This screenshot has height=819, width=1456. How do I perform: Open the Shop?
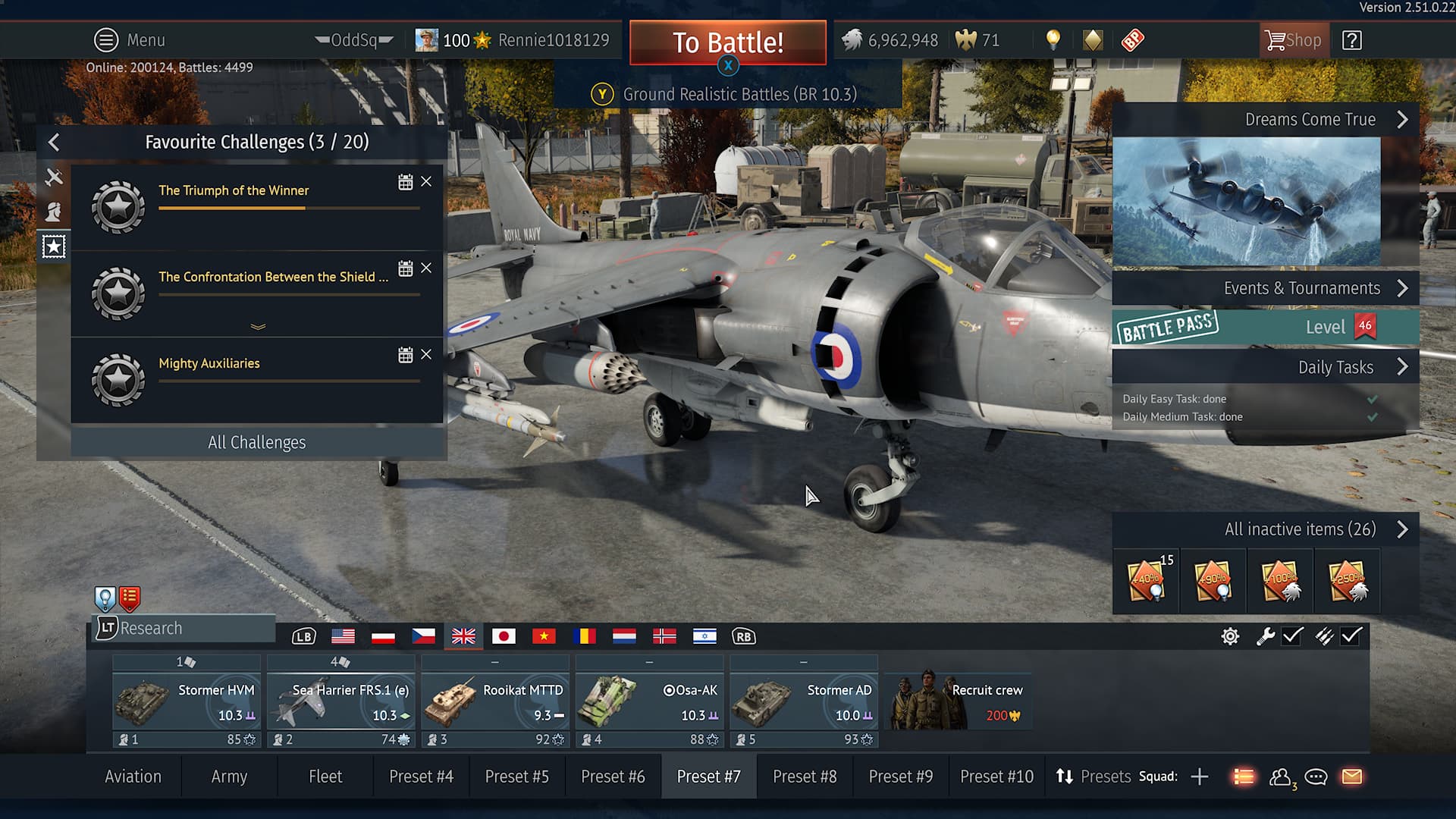[x=1294, y=40]
